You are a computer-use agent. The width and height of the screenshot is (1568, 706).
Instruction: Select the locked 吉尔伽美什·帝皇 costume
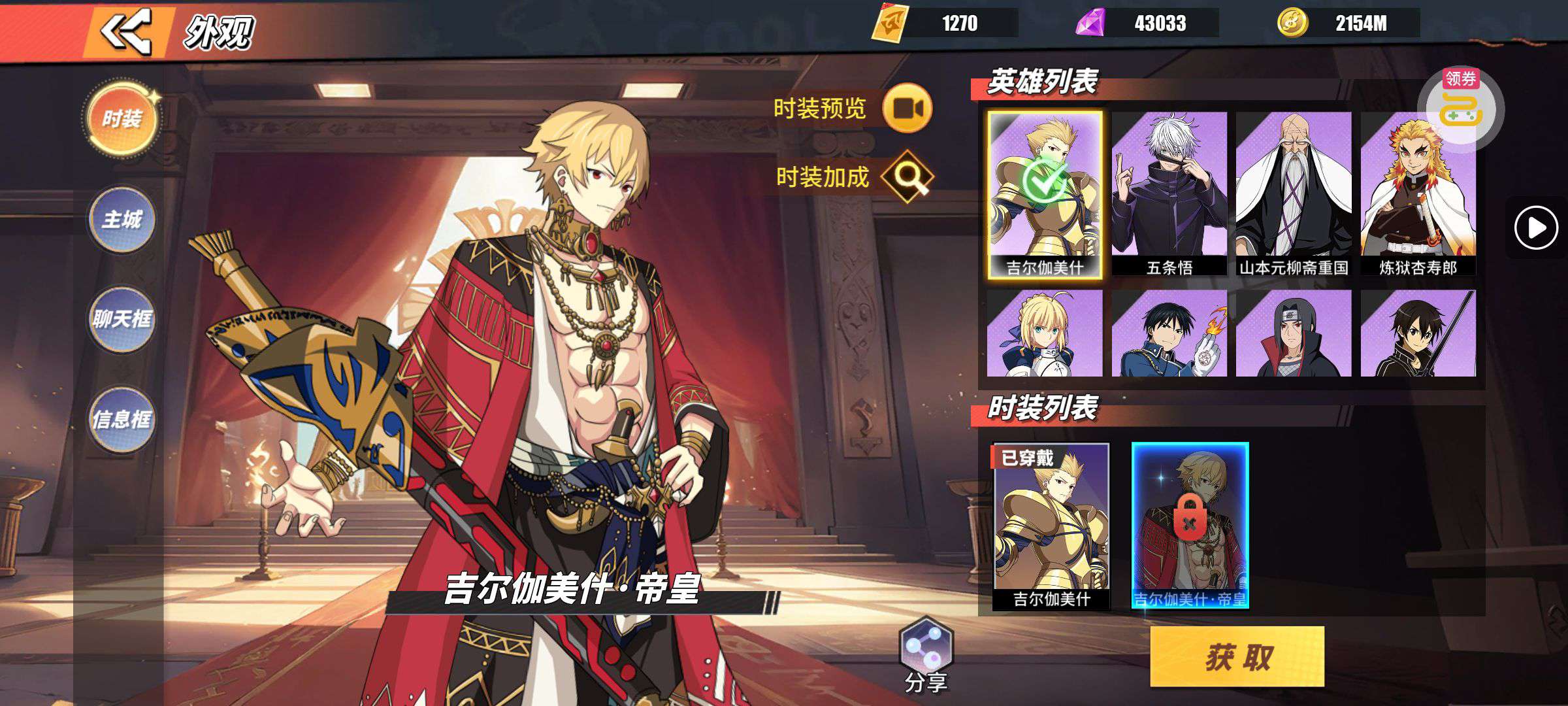click(x=1190, y=525)
